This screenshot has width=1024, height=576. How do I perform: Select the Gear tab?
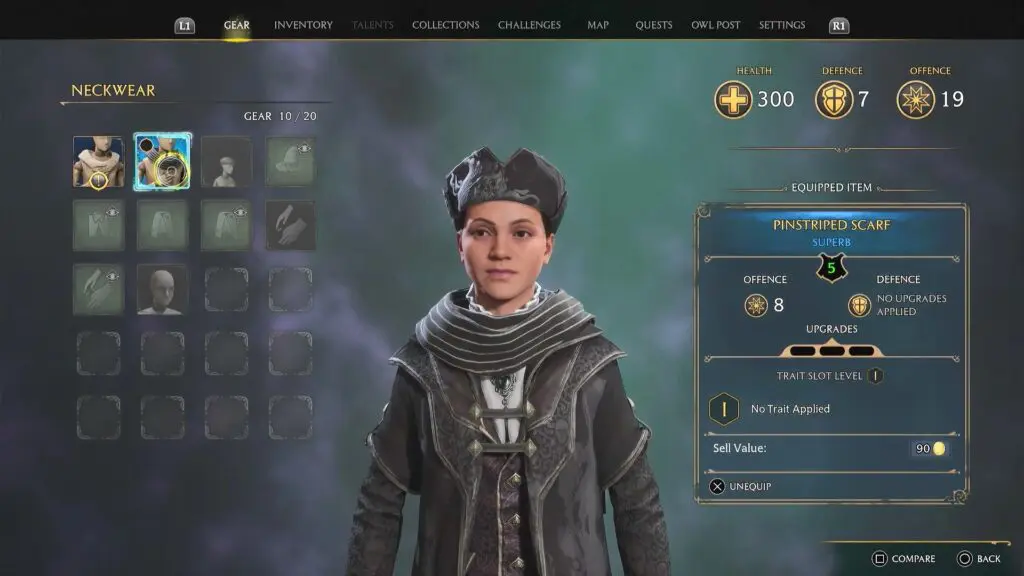pyautogui.click(x=237, y=25)
